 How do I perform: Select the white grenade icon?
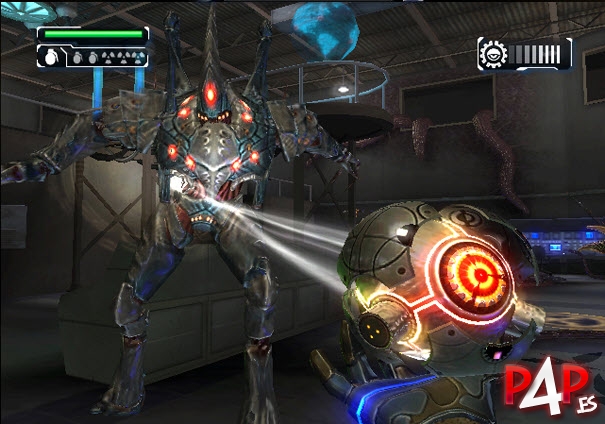pyautogui.click(x=51, y=58)
